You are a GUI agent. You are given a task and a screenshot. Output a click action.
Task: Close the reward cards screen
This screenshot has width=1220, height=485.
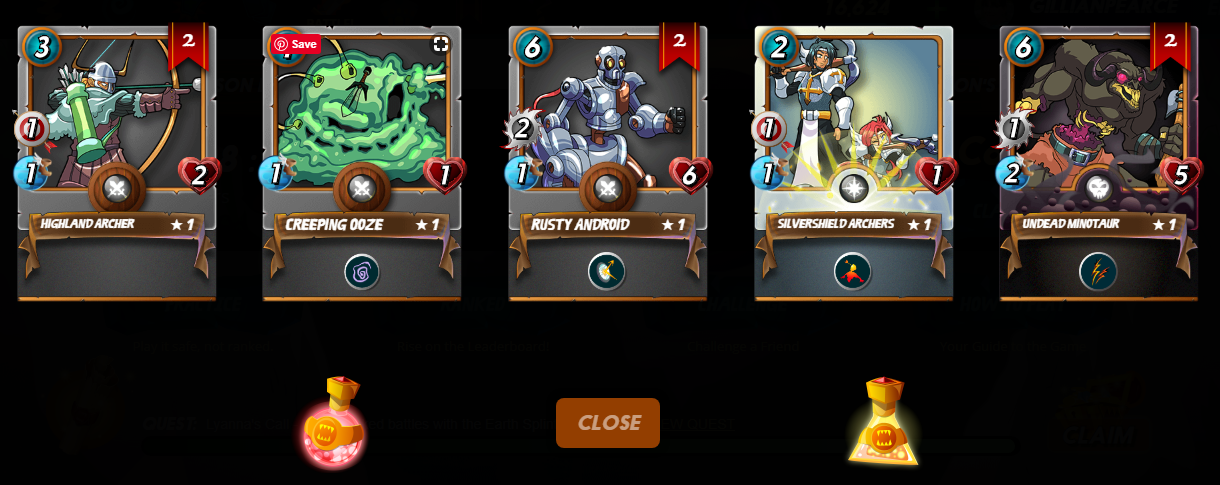point(607,422)
